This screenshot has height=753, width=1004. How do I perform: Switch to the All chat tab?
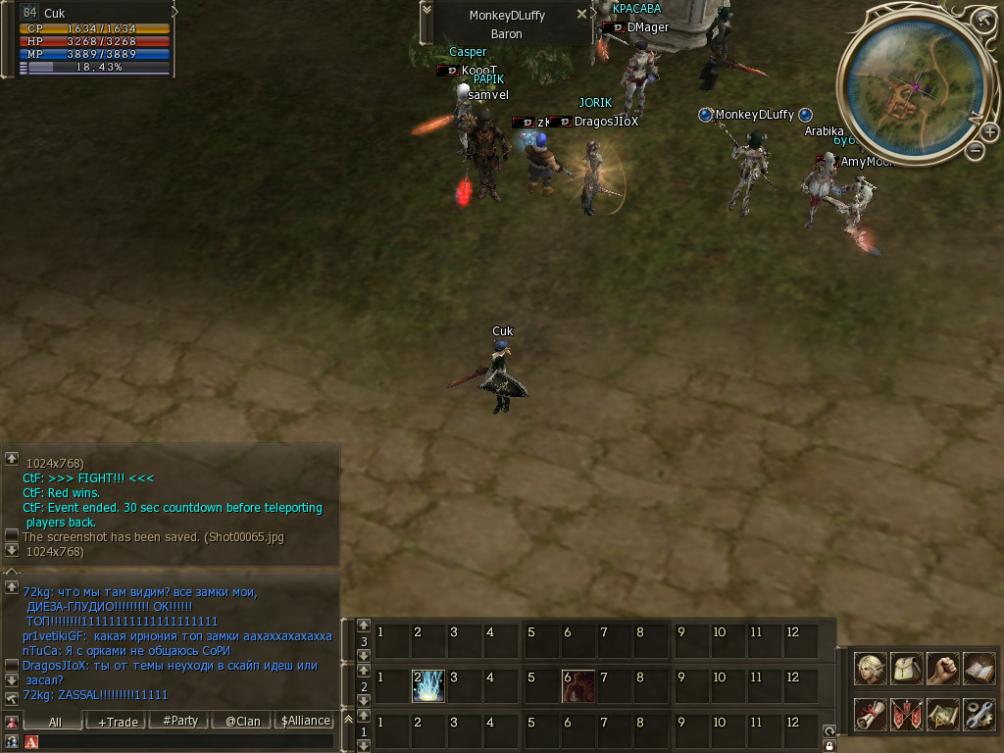coord(54,721)
